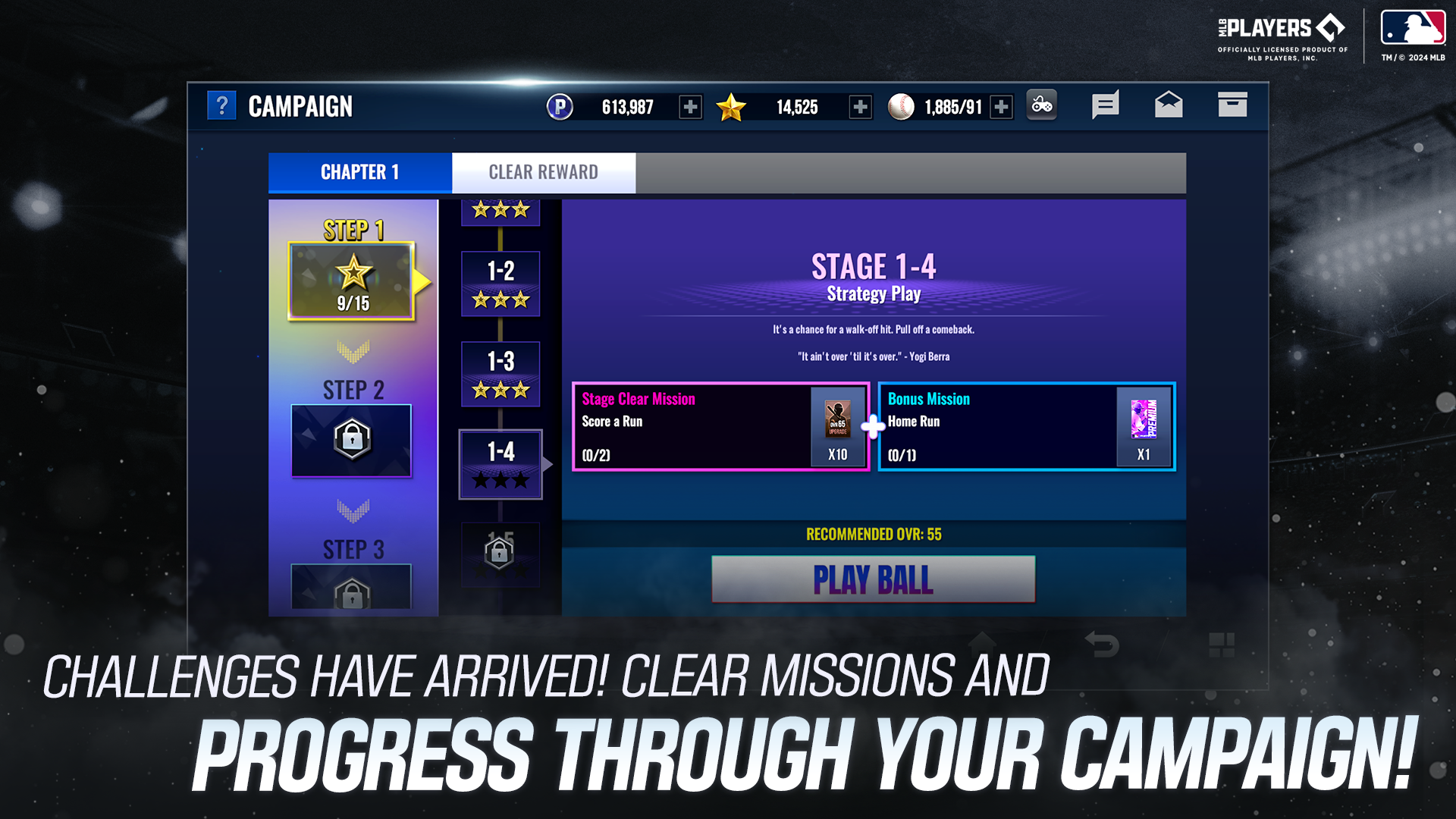Select stage node 1-2

[500, 284]
